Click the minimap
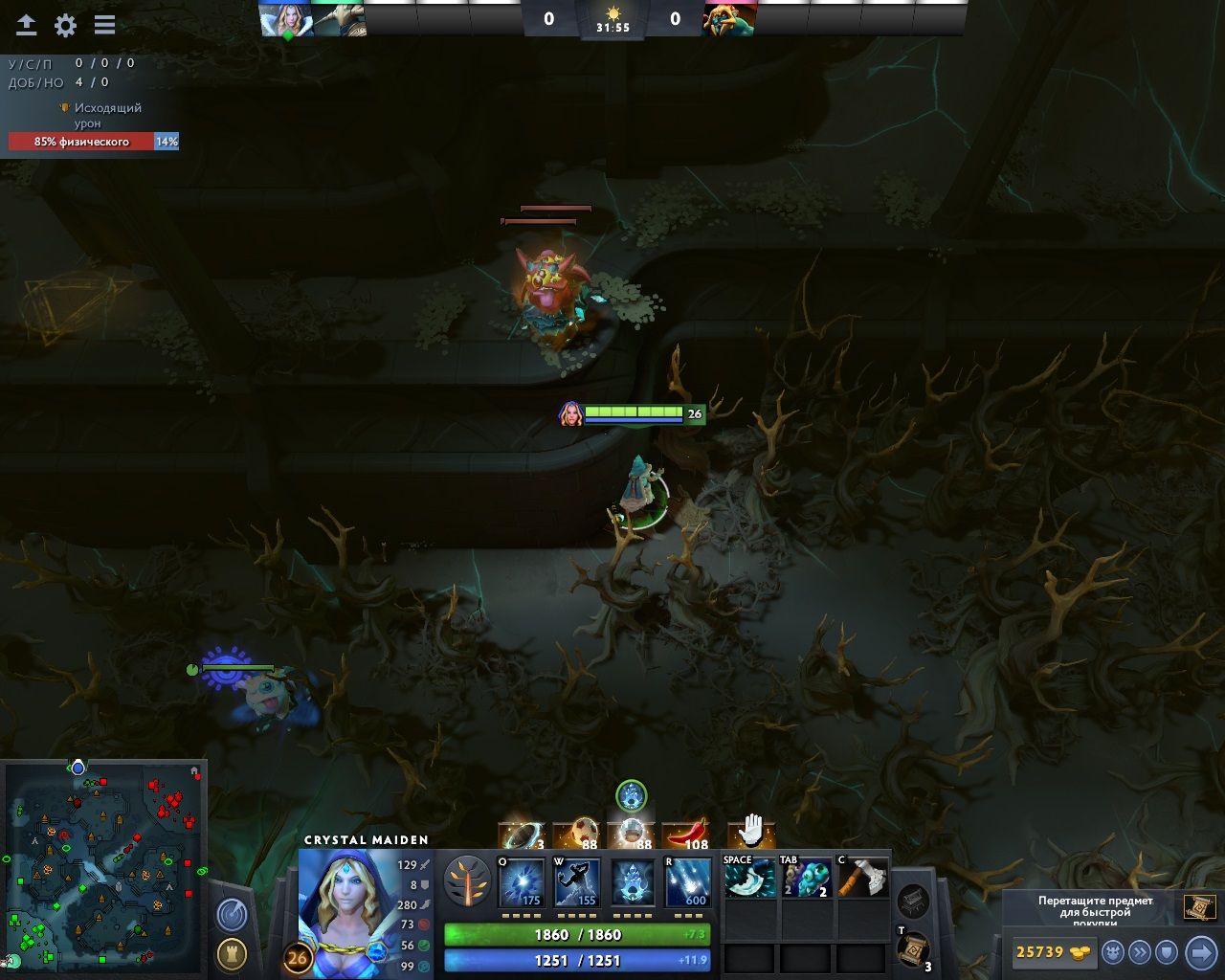Viewport: 1225px width, 980px height. pyautogui.click(x=103, y=866)
